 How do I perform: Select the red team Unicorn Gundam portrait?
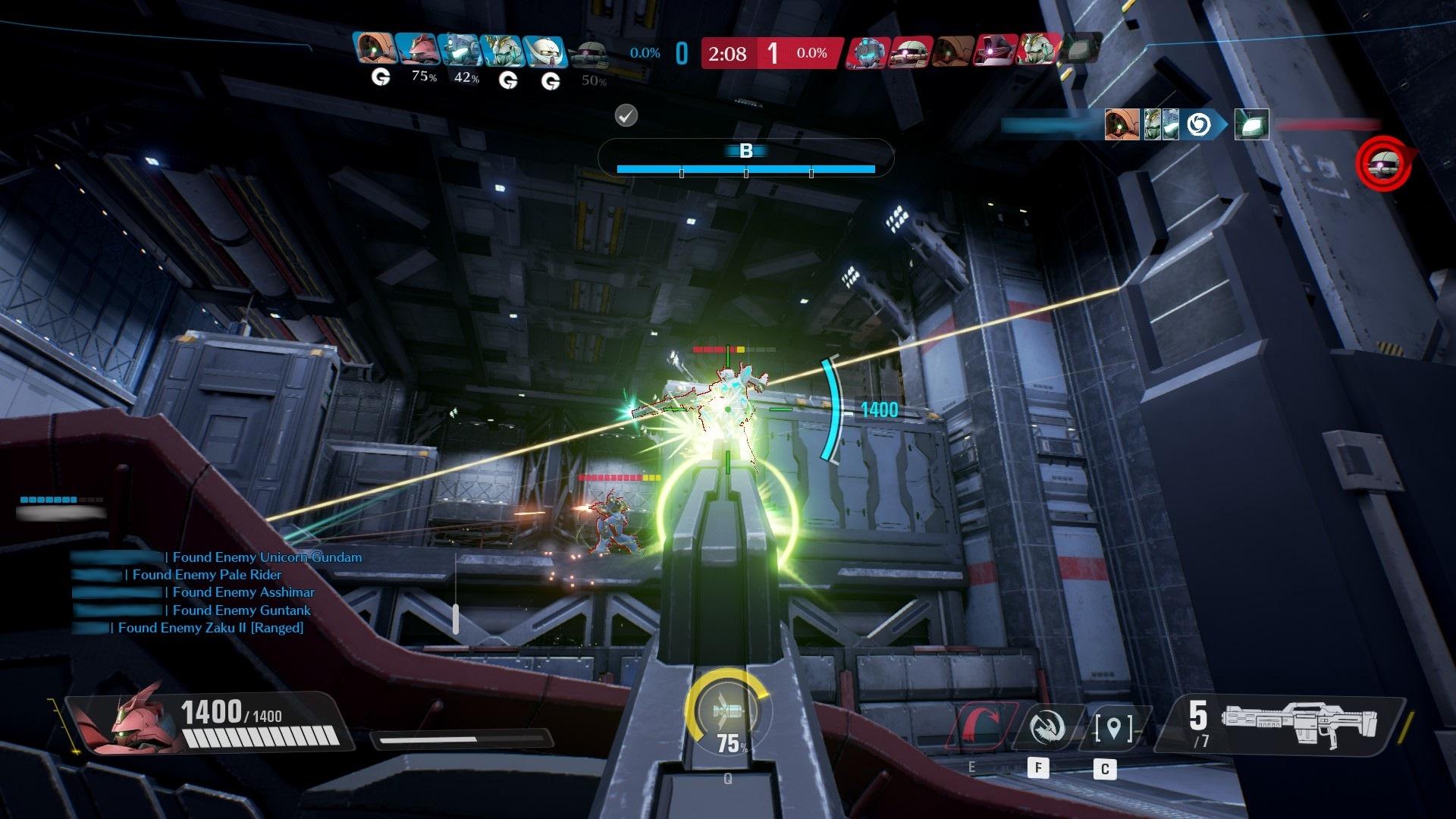[x=1036, y=51]
